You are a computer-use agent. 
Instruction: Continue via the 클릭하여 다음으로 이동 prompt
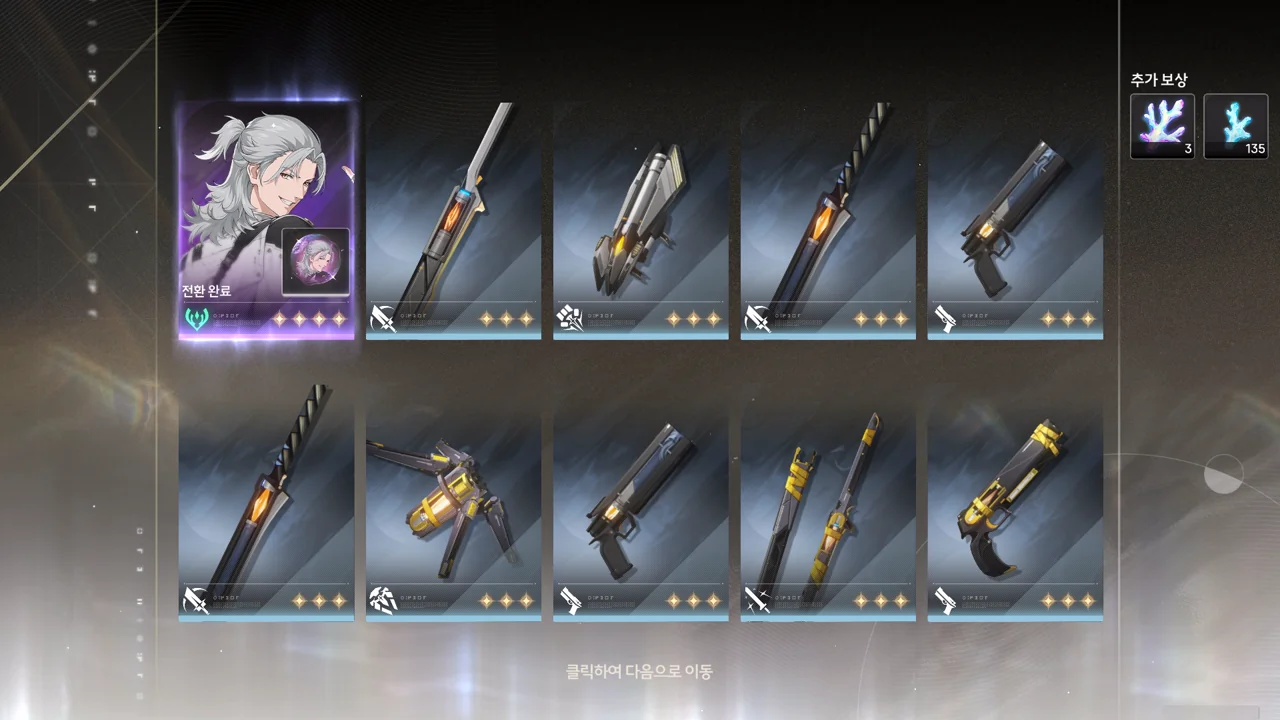tap(639, 672)
